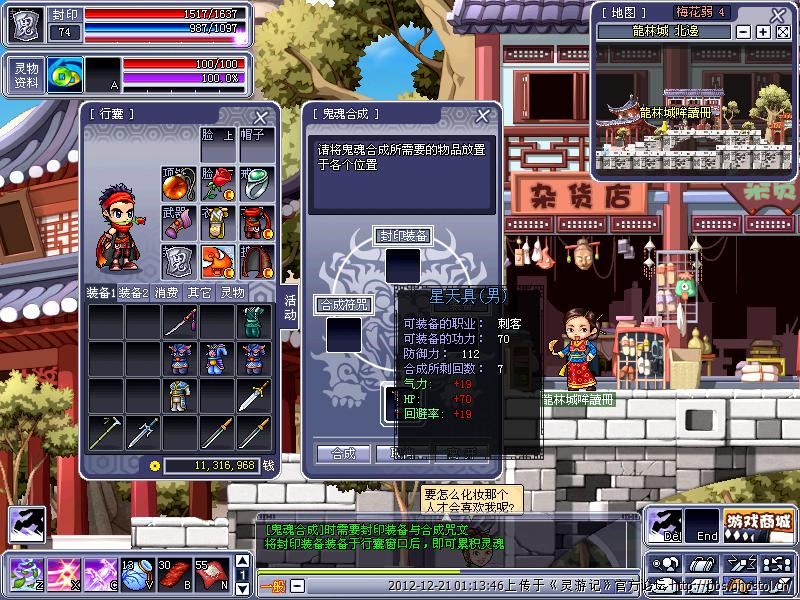This screenshot has width=800, height=600.
Task: Close the 地图 minimap window
Action: click(783, 32)
